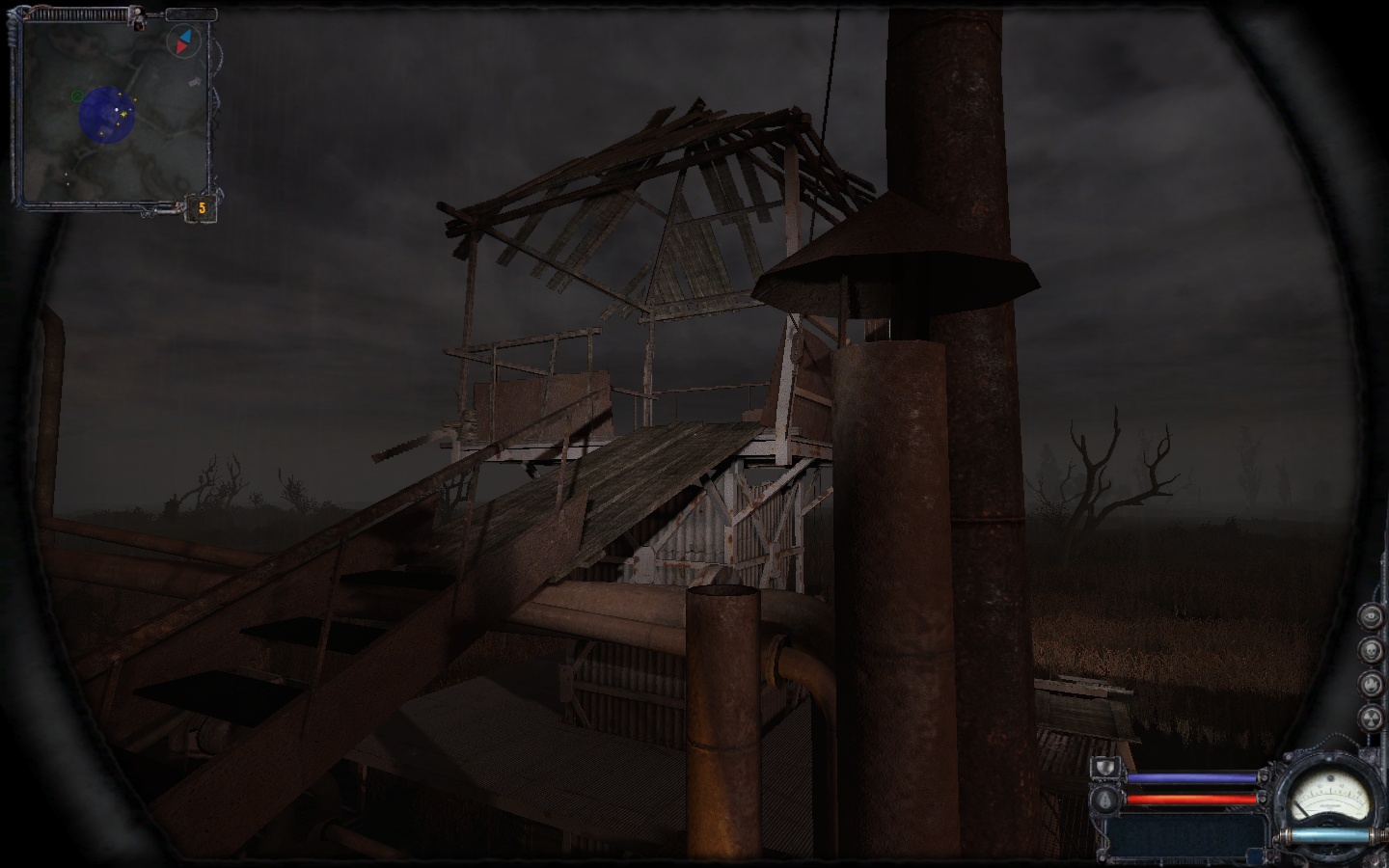The height and width of the screenshot is (868, 1389).
Task: Click the radiation trefoil indicator icon
Action: pos(1370,717)
